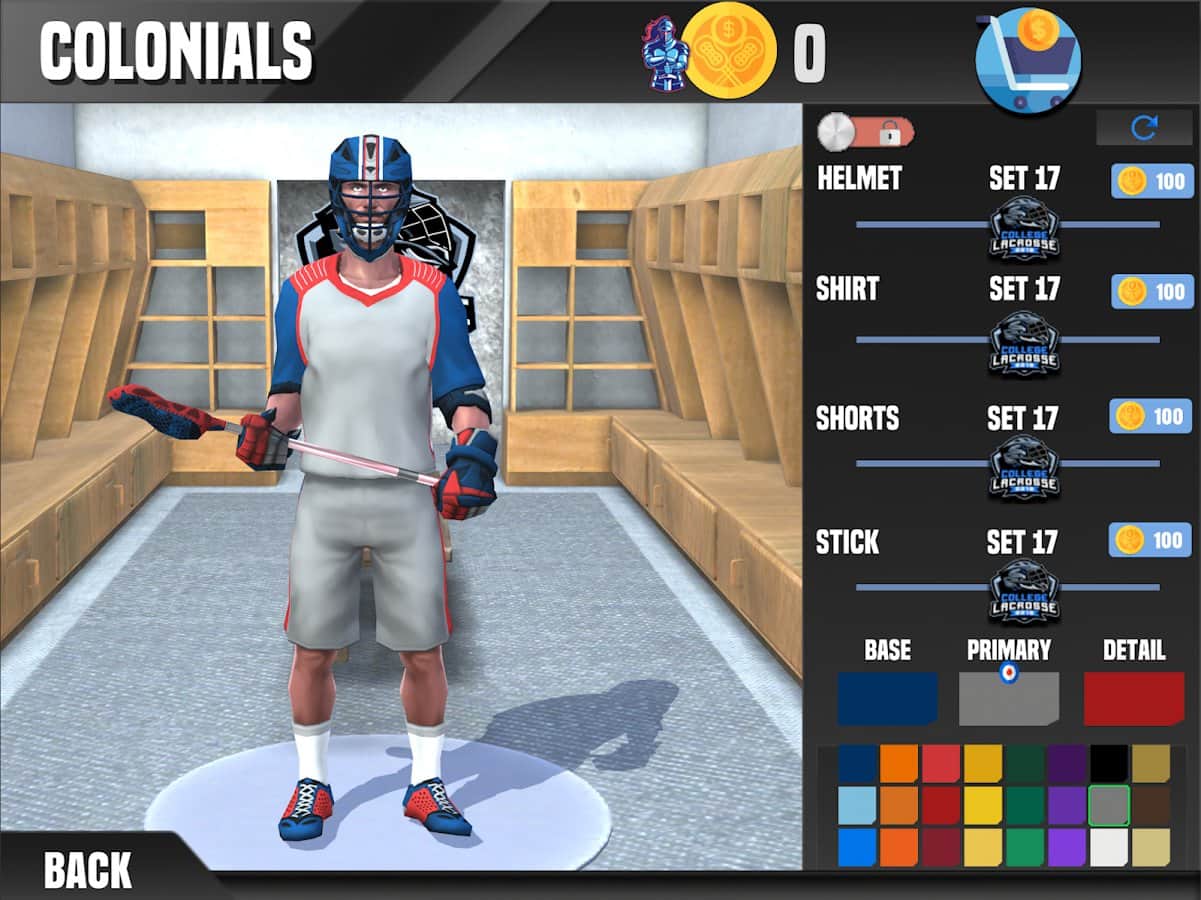Select the Detail color slot

pos(1134,698)
